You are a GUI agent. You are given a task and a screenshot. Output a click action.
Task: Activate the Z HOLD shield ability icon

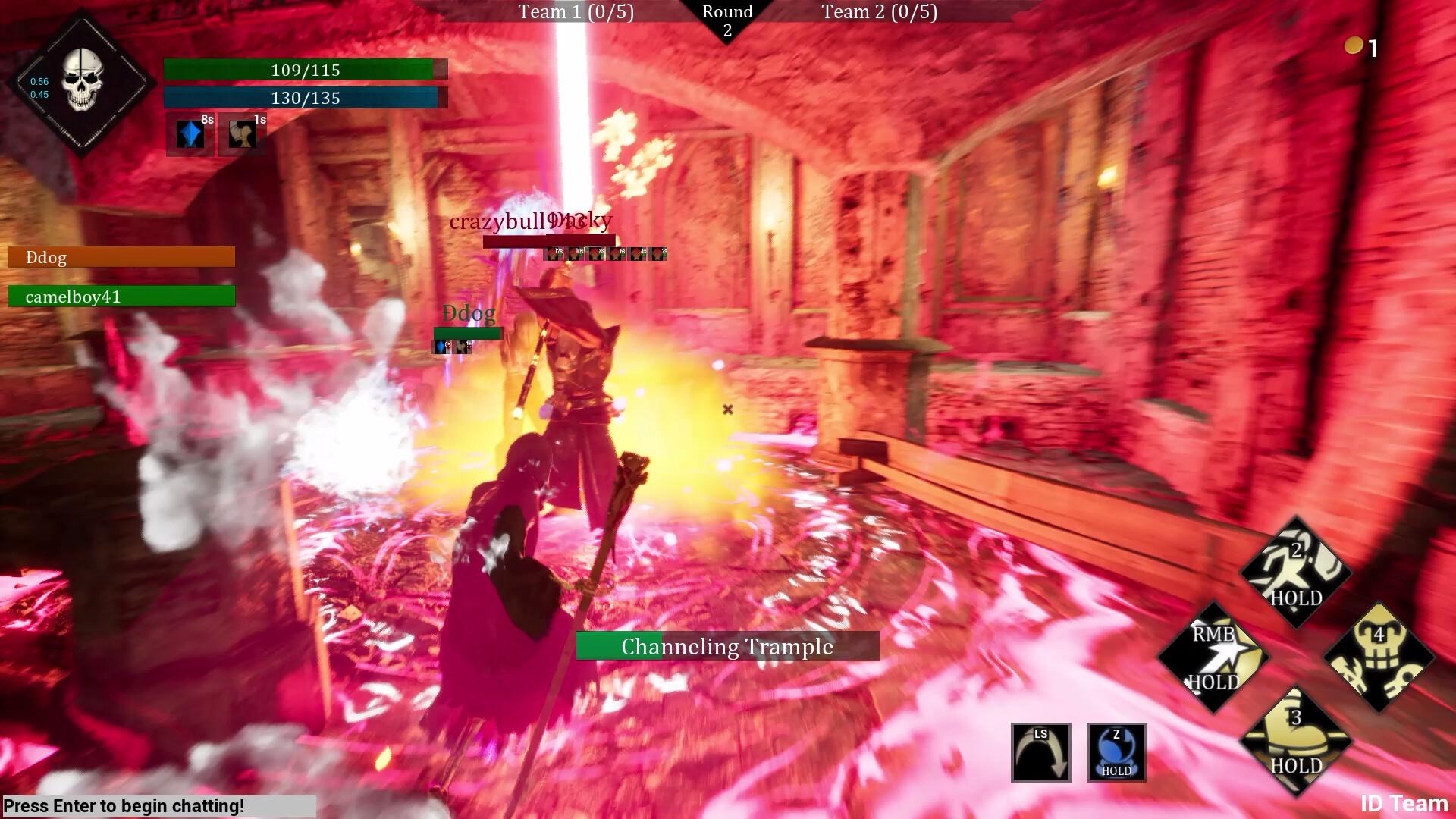1116,753
